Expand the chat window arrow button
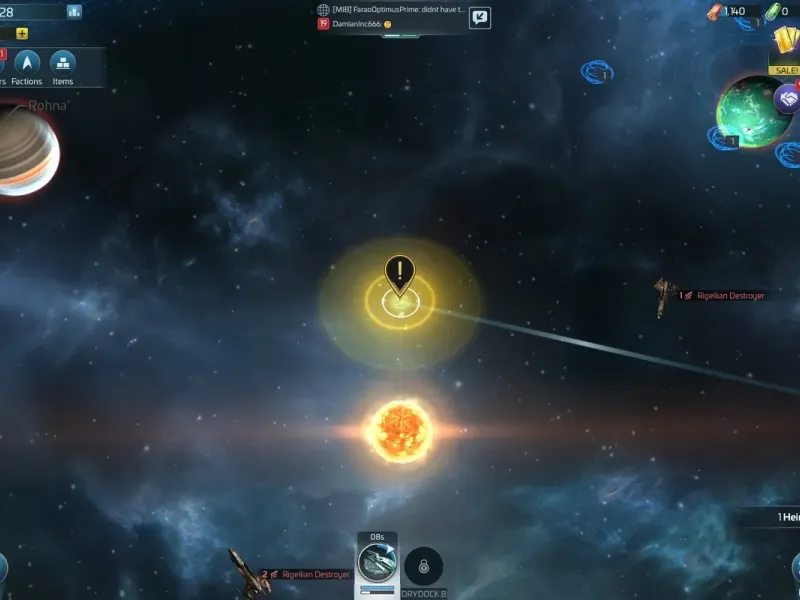Image resolution: width=800 pixels, height=600 pixels. 480,17
